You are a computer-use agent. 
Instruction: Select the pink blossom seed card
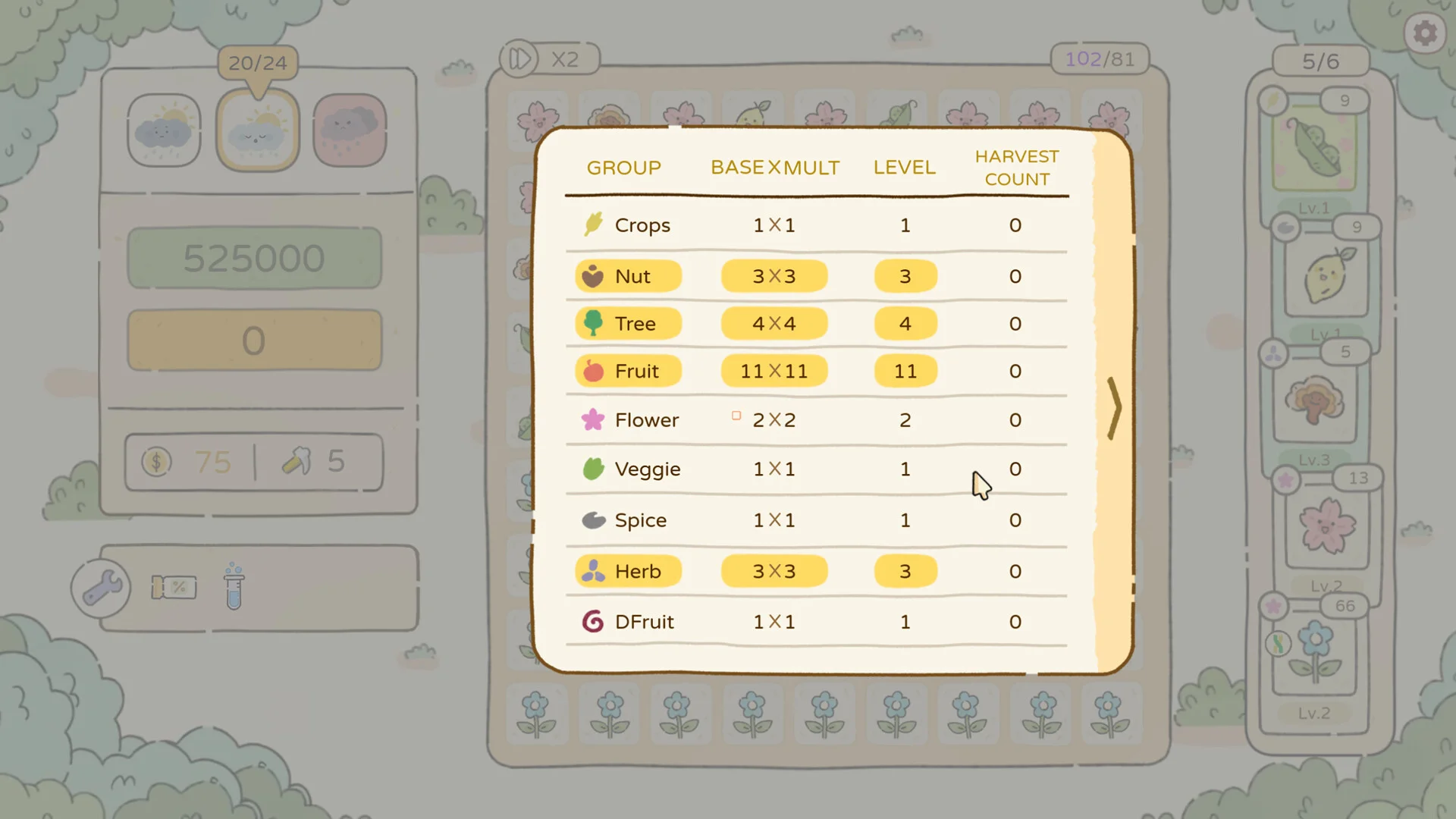1326,526
